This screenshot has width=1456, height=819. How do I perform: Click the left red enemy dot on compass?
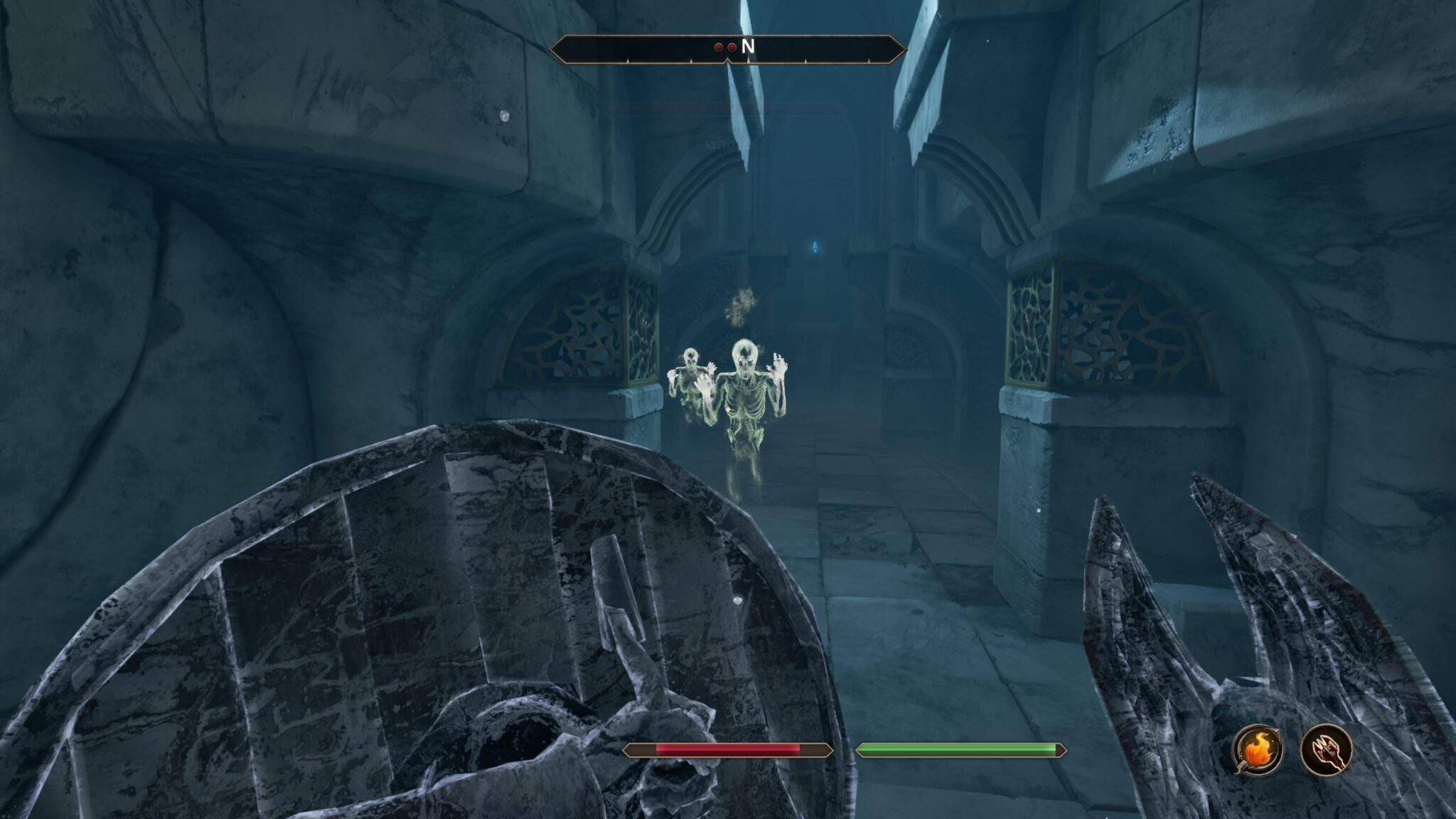click(x=718, y=47)
